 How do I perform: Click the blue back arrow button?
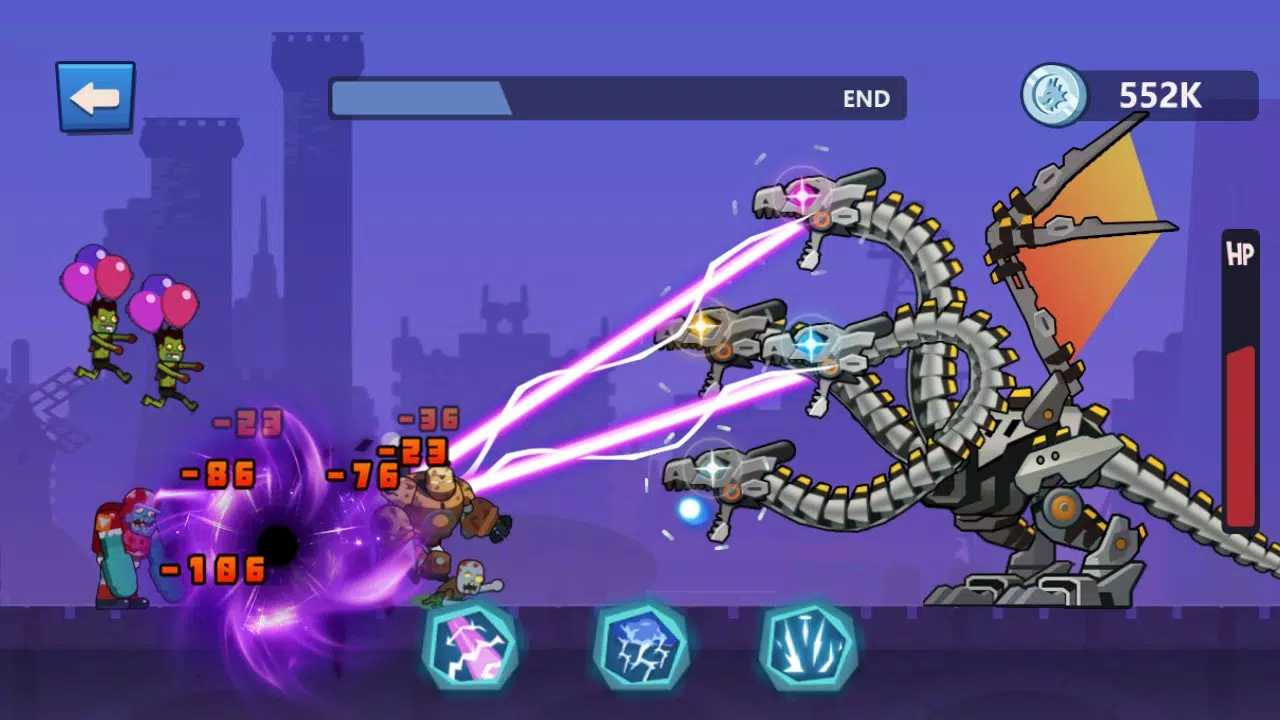(x=95, y=97)
